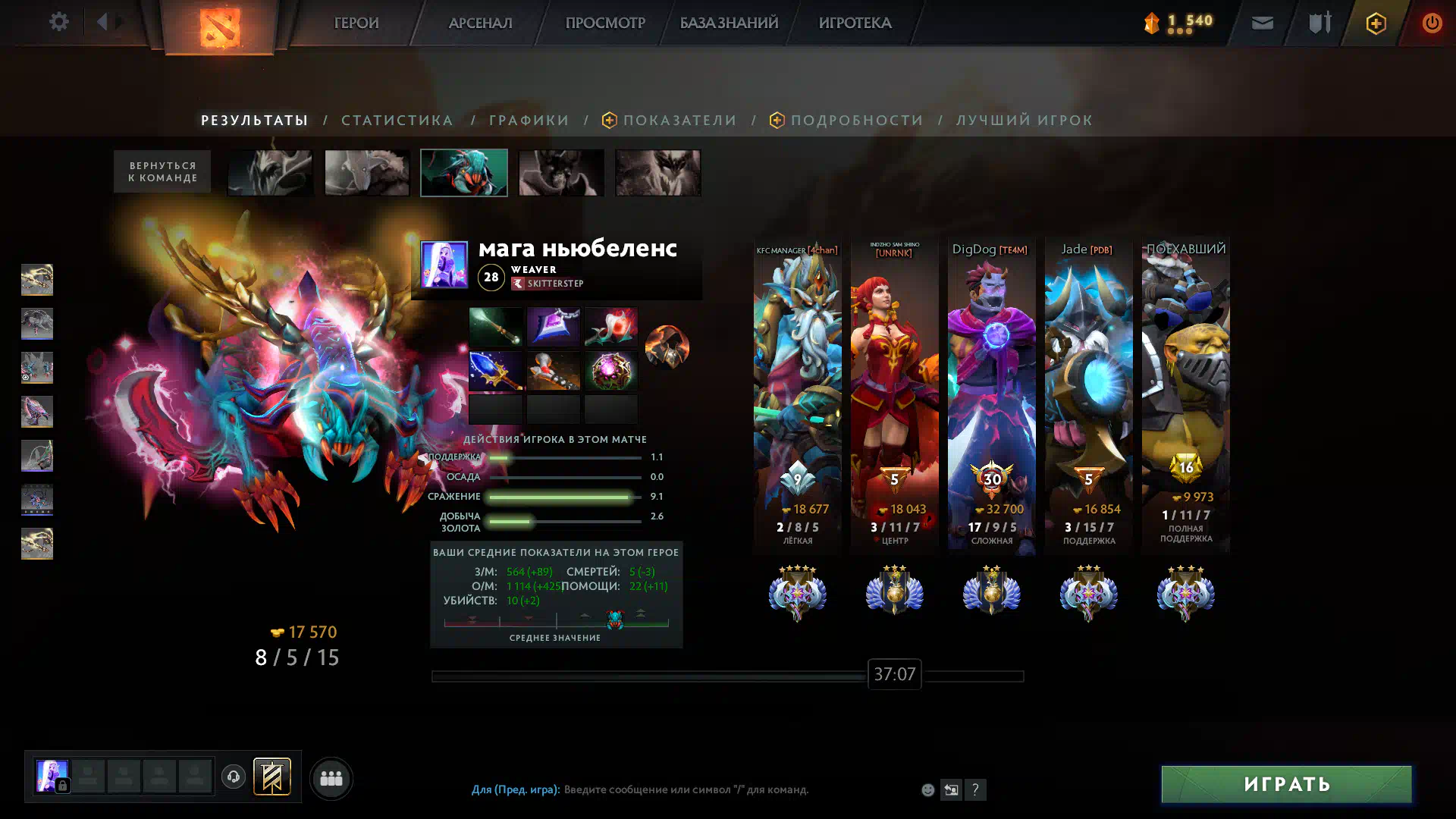Open the ГЕРОИ menu
The width and height of the screenshot is (1456, 819).
click(356, 23)
